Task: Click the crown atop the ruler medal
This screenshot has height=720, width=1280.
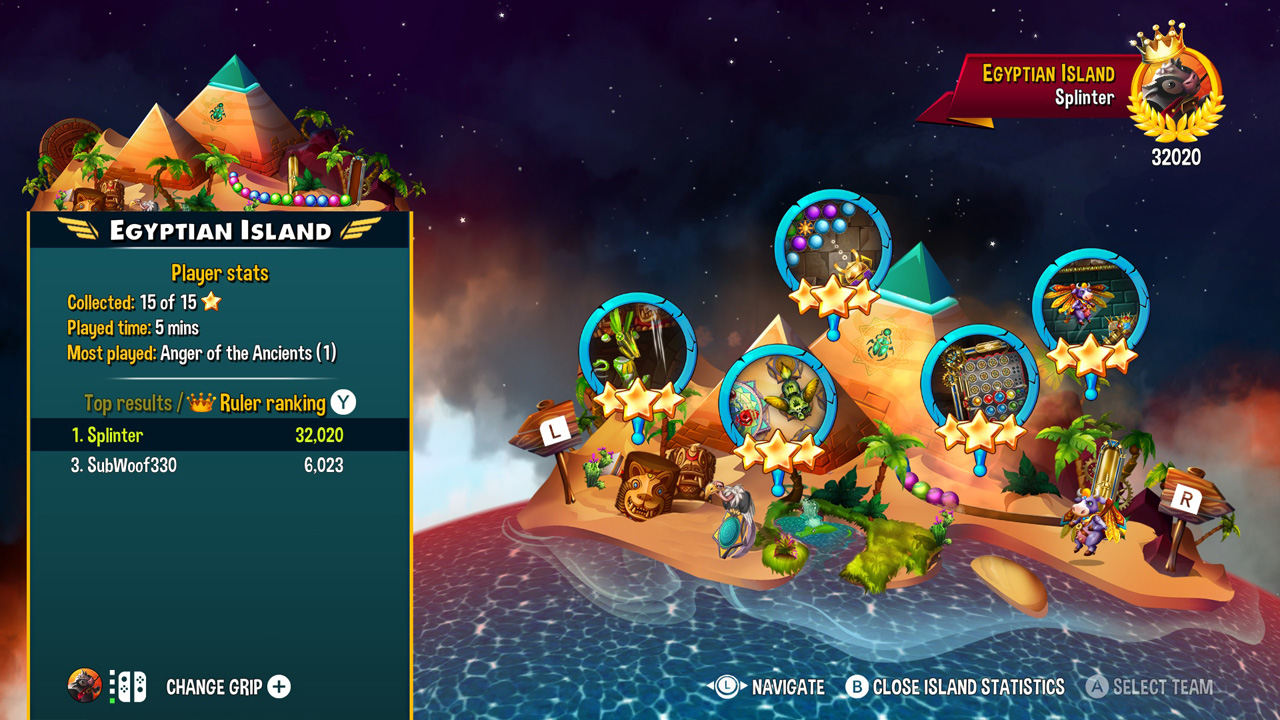Action: [x=1161, y=45]
